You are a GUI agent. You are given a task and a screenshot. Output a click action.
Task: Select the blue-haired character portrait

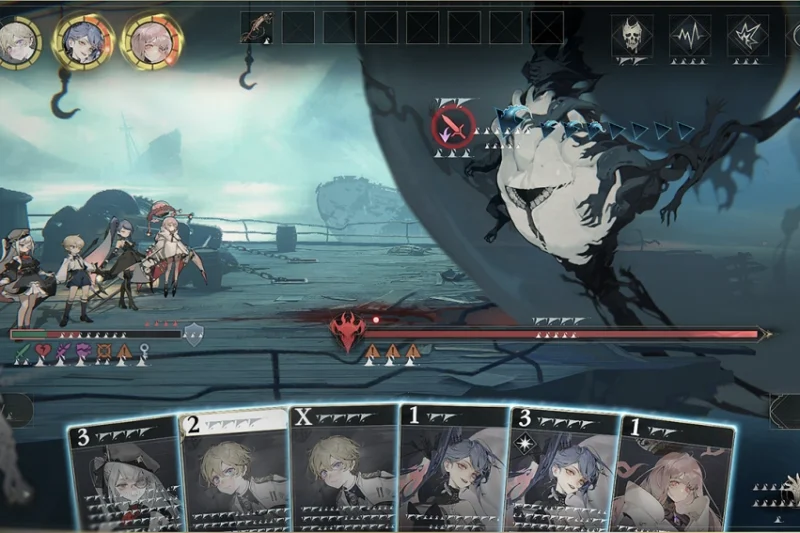point(84,40)
